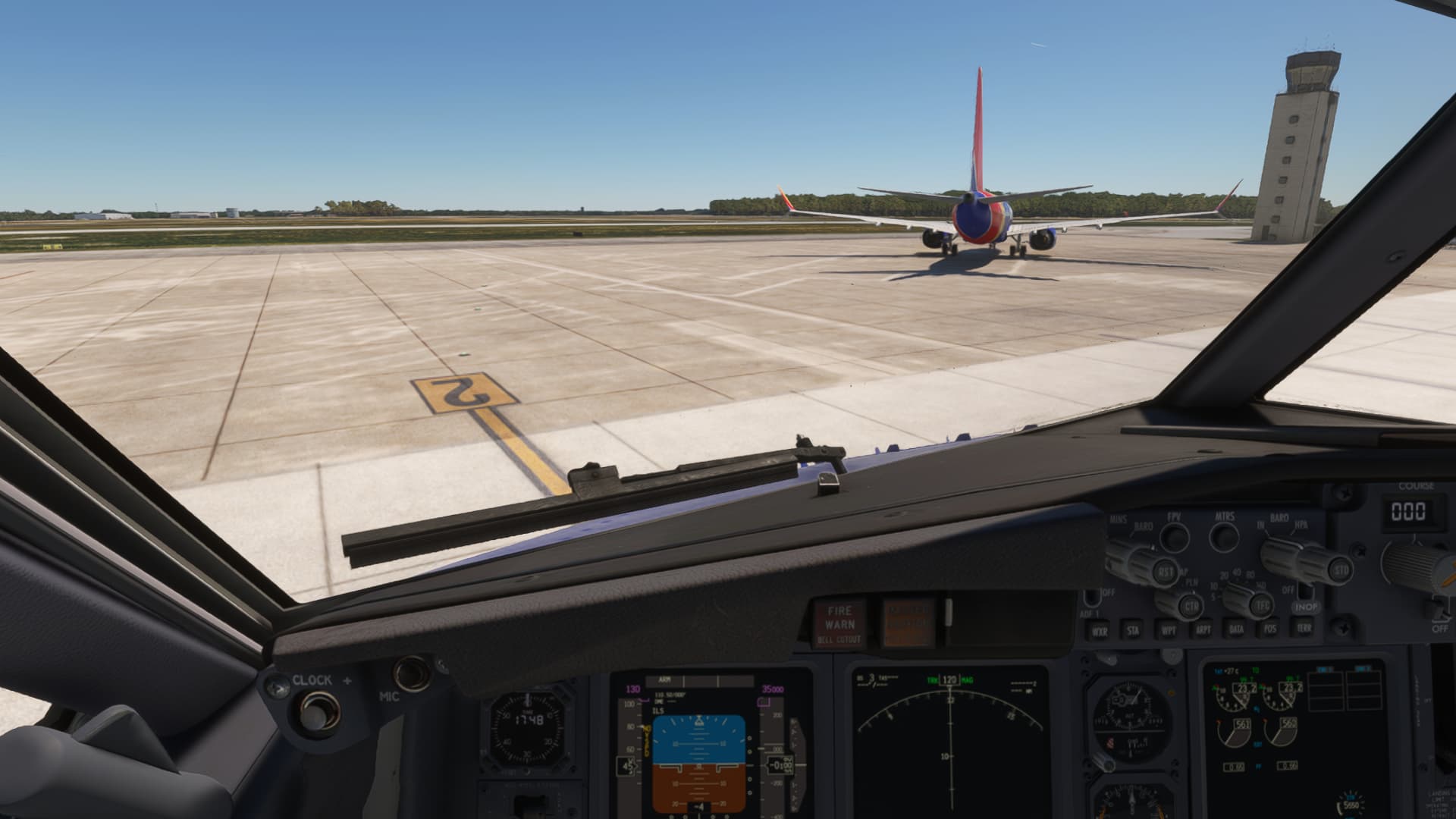Enable the WXR weather radar display
The image size is (1456, 819).
click(x=1099, y=630)
